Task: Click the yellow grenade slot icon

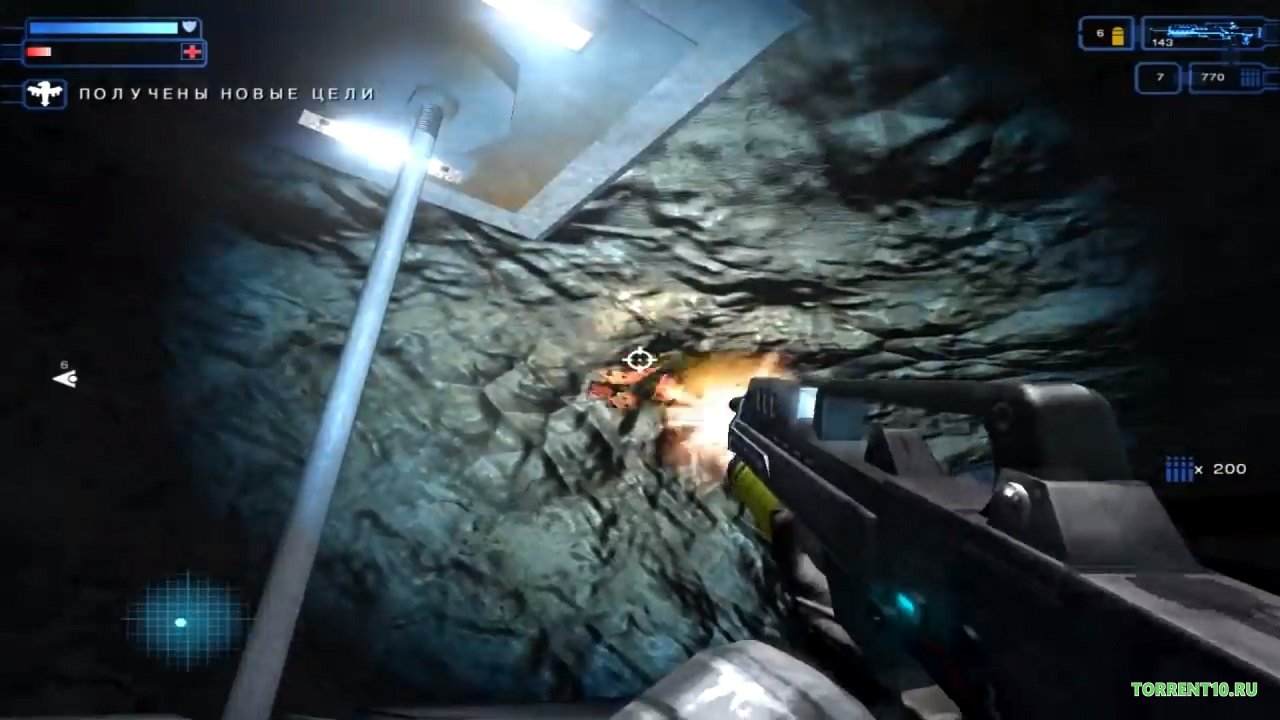Action: (1118, 35)
